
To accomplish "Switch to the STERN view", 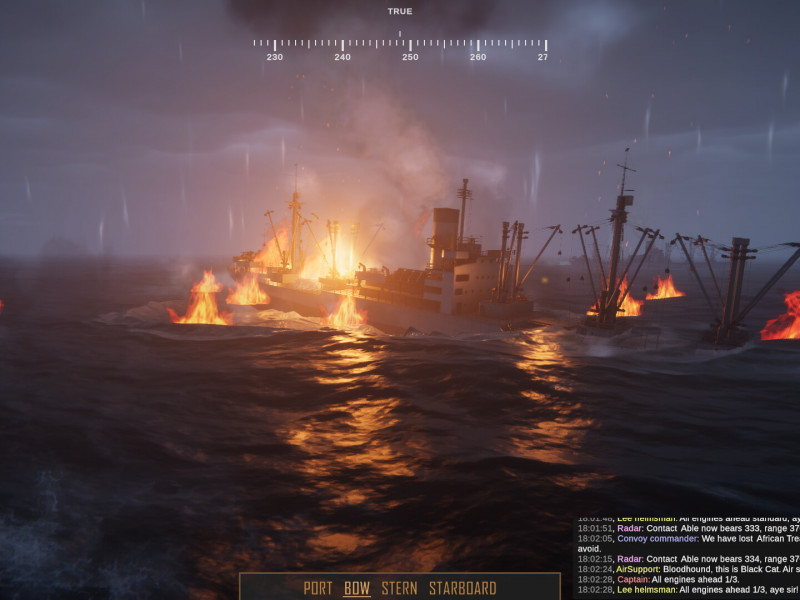I will click(x=399, y=588).
